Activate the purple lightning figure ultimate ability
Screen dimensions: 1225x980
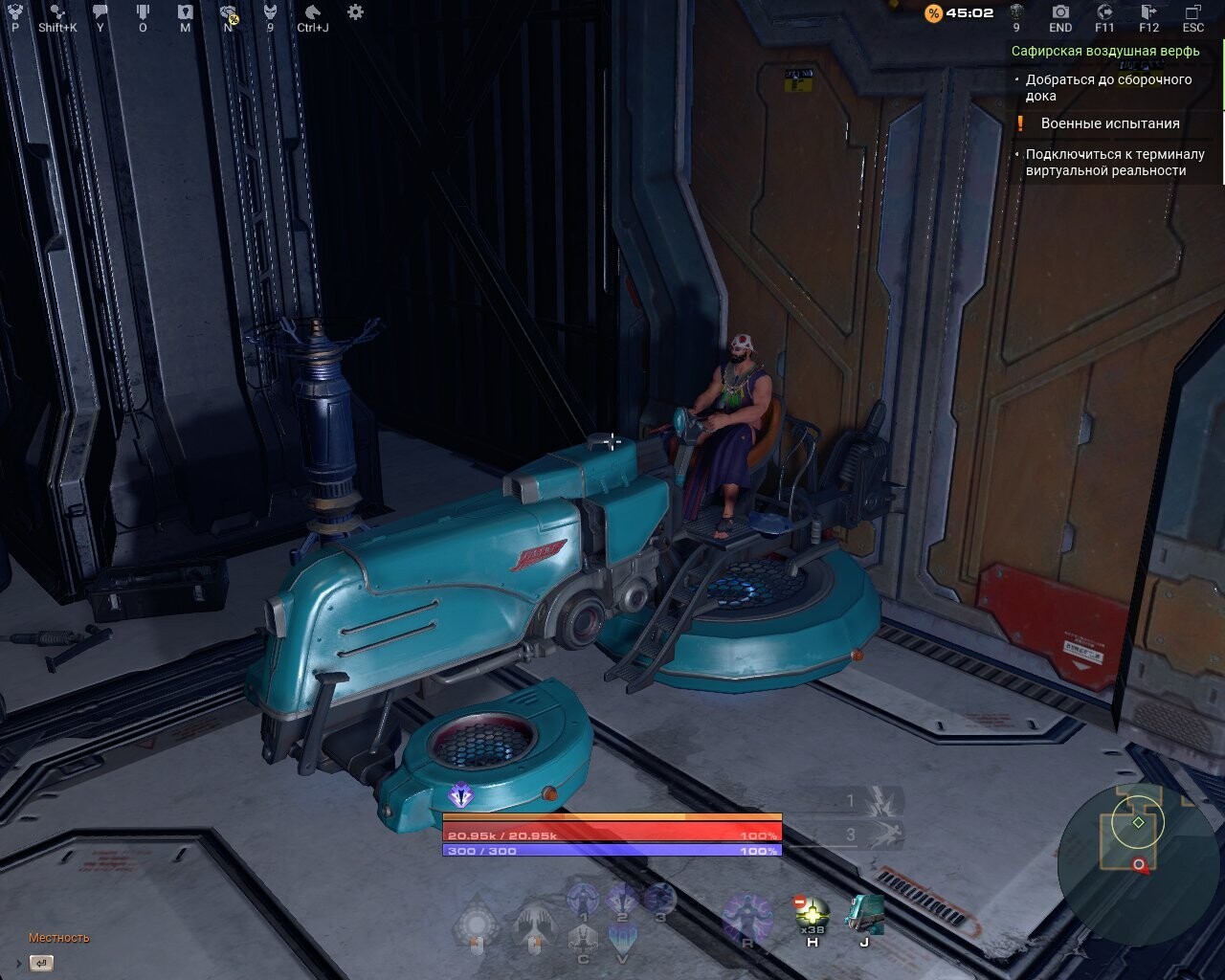[x=746, y=919]
